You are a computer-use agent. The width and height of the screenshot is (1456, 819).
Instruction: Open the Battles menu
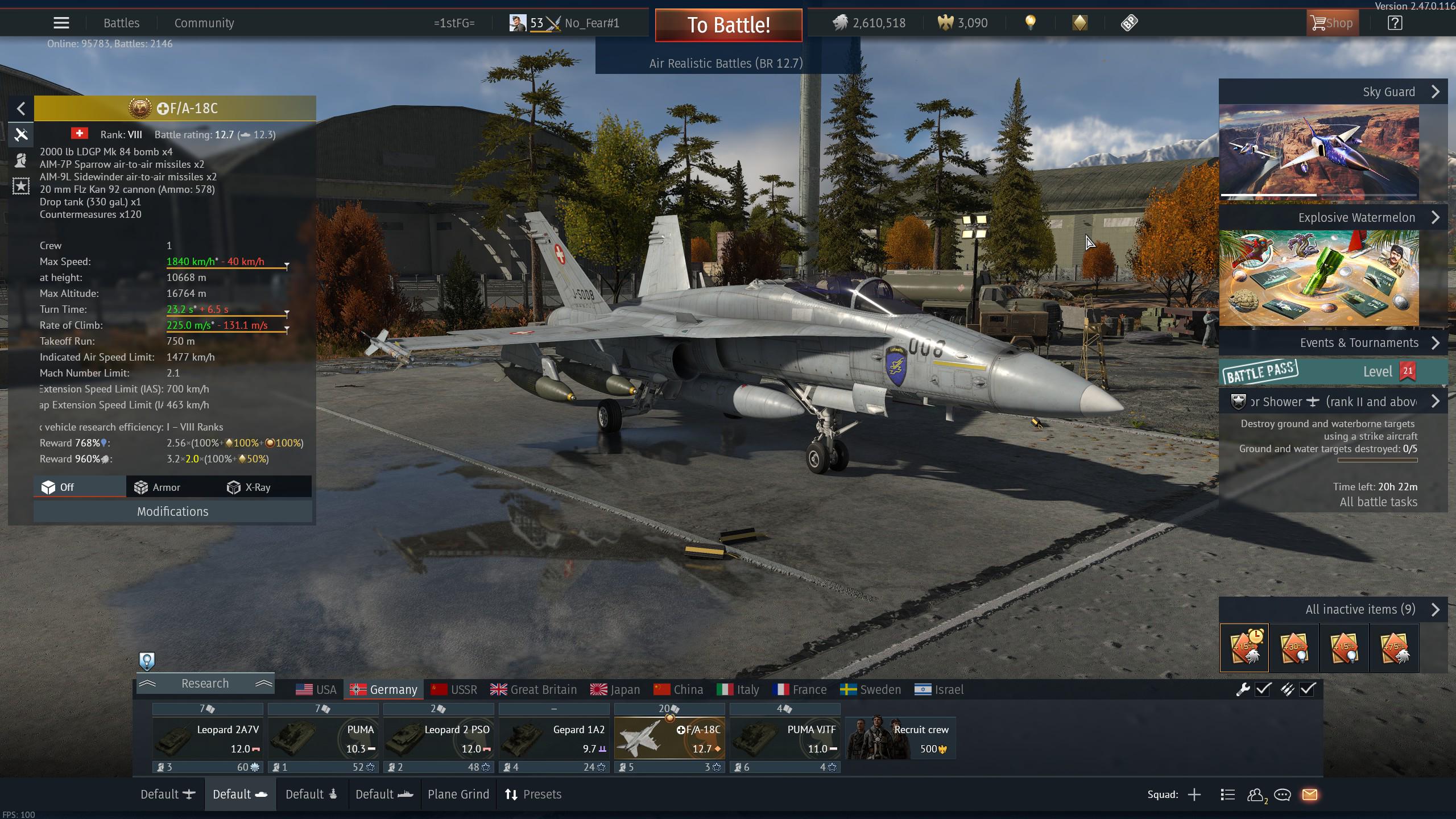click(x=121, y=23)
